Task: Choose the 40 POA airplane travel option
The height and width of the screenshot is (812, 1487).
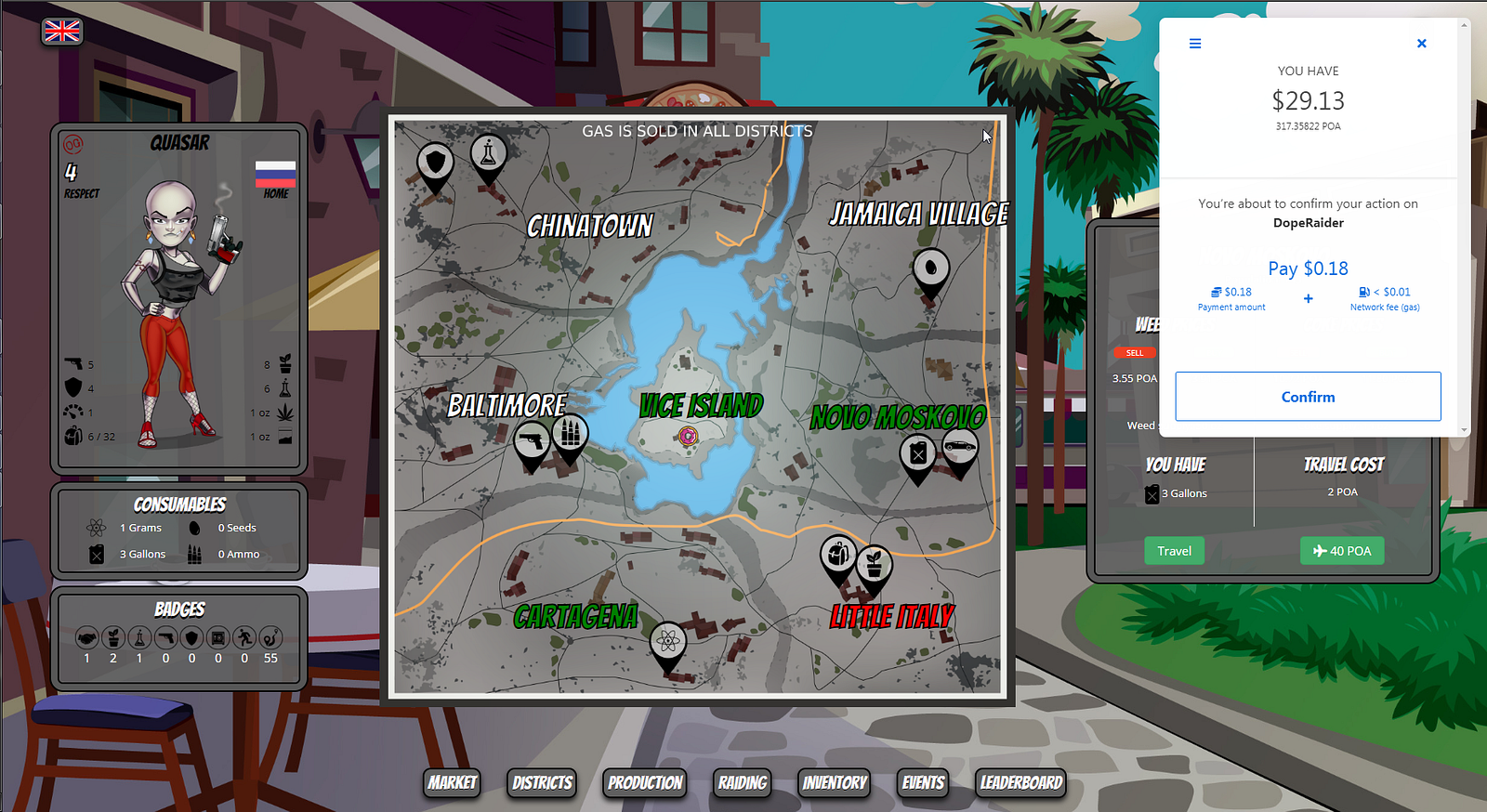Action: 1341,551
